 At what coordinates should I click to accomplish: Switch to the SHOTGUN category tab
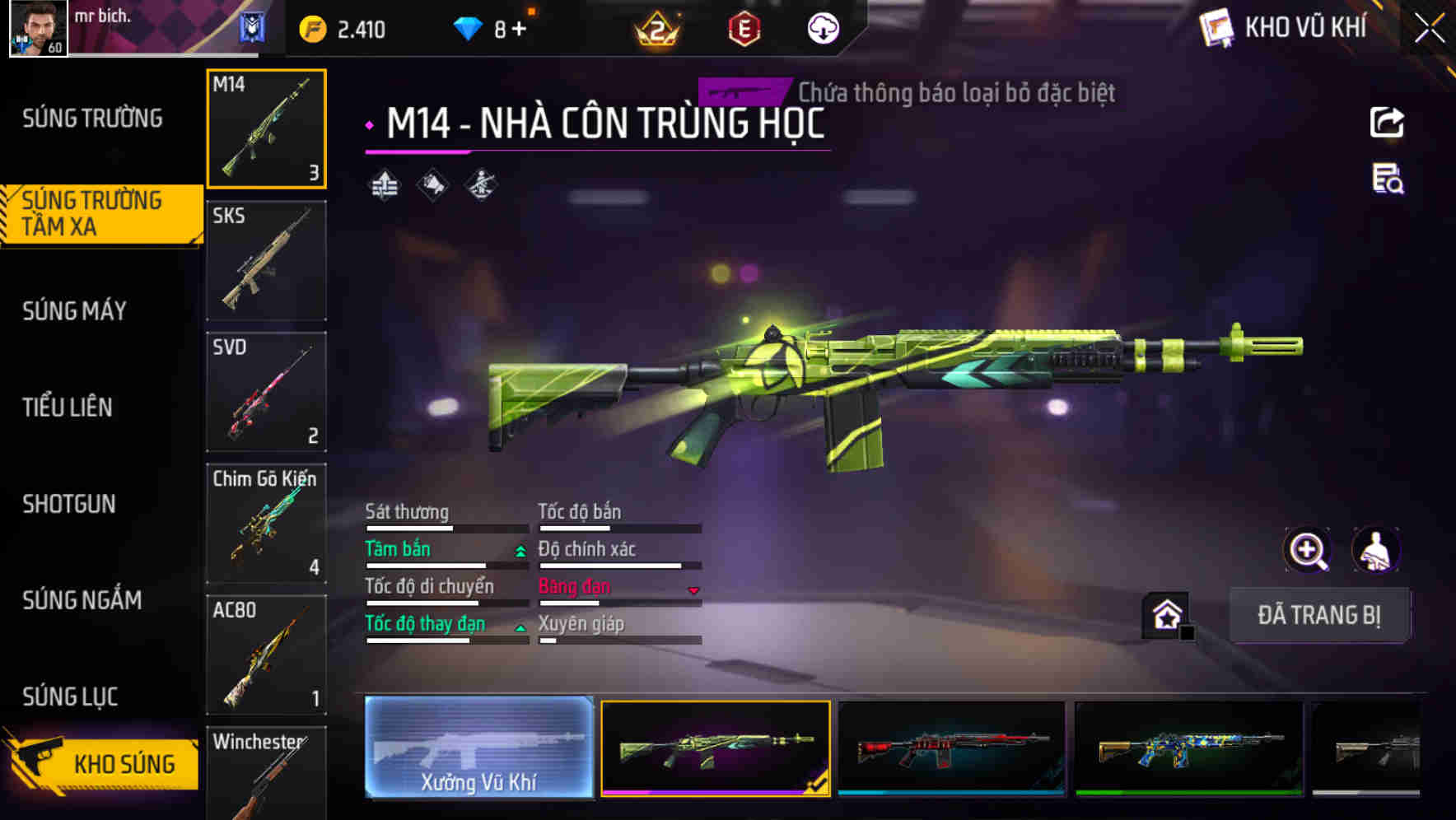[69, 504]
